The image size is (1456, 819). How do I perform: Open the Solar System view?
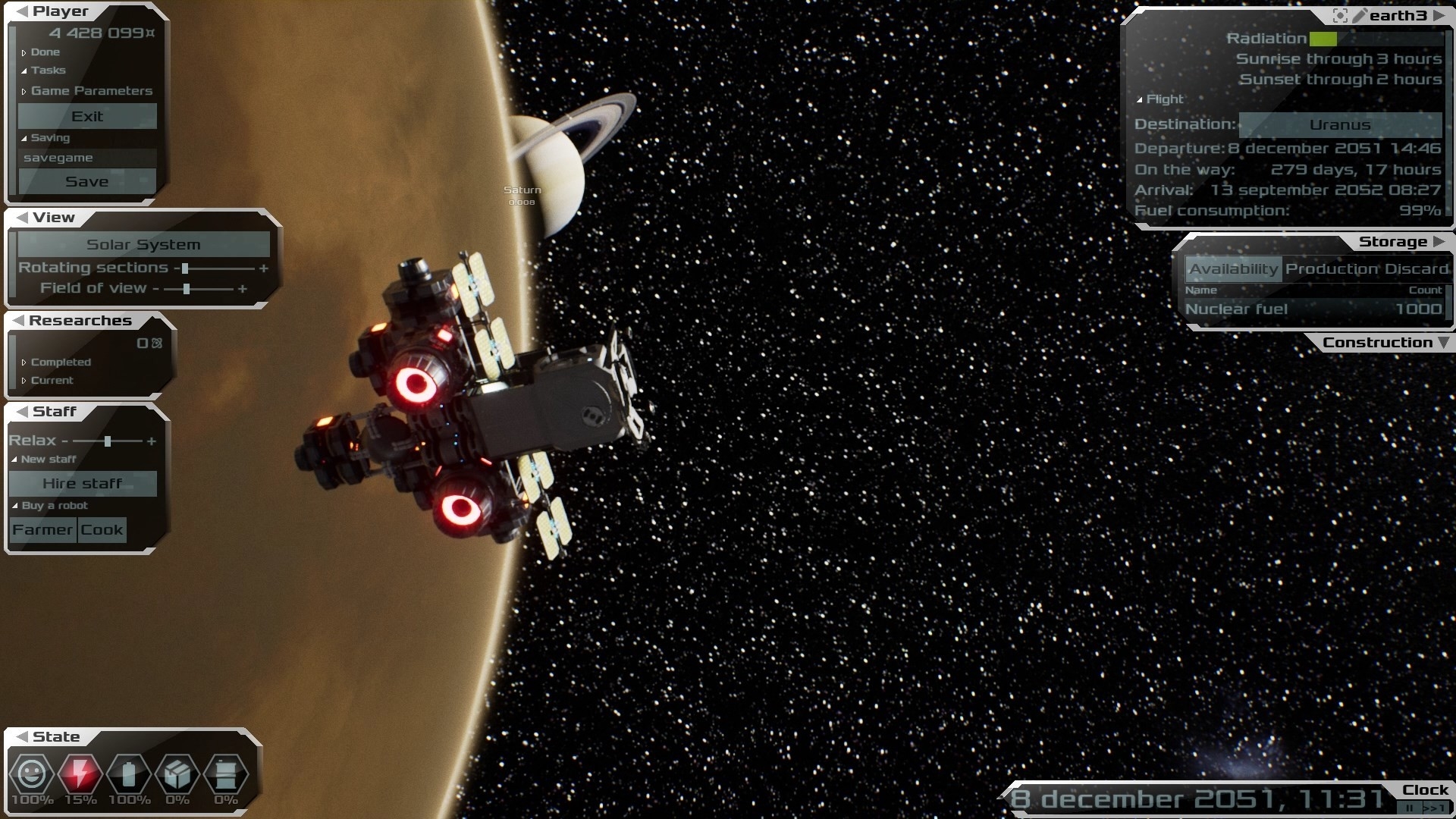tap(143, 244)
